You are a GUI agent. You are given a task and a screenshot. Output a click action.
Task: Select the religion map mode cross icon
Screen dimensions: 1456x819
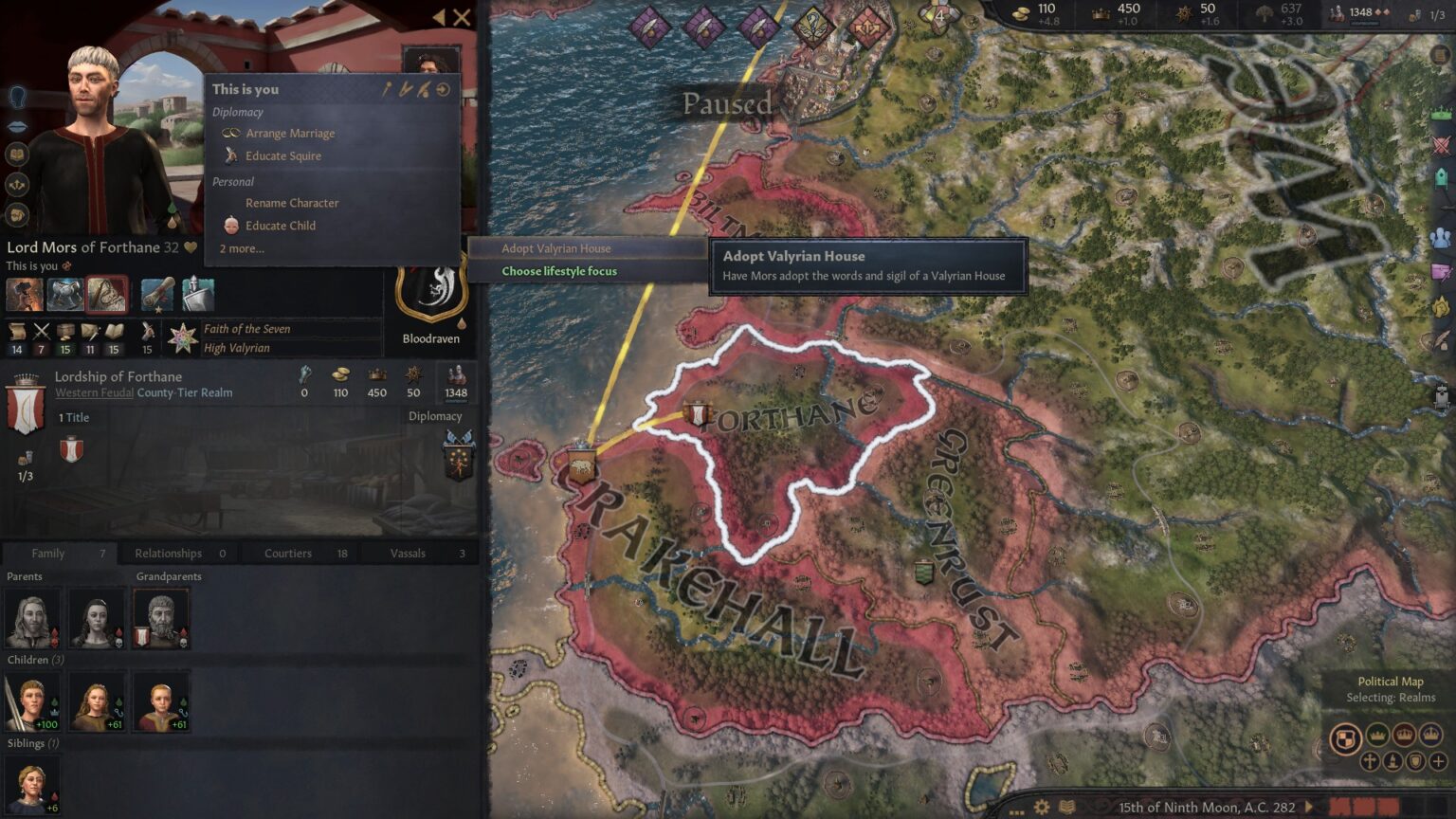(x=1370, y=761)
